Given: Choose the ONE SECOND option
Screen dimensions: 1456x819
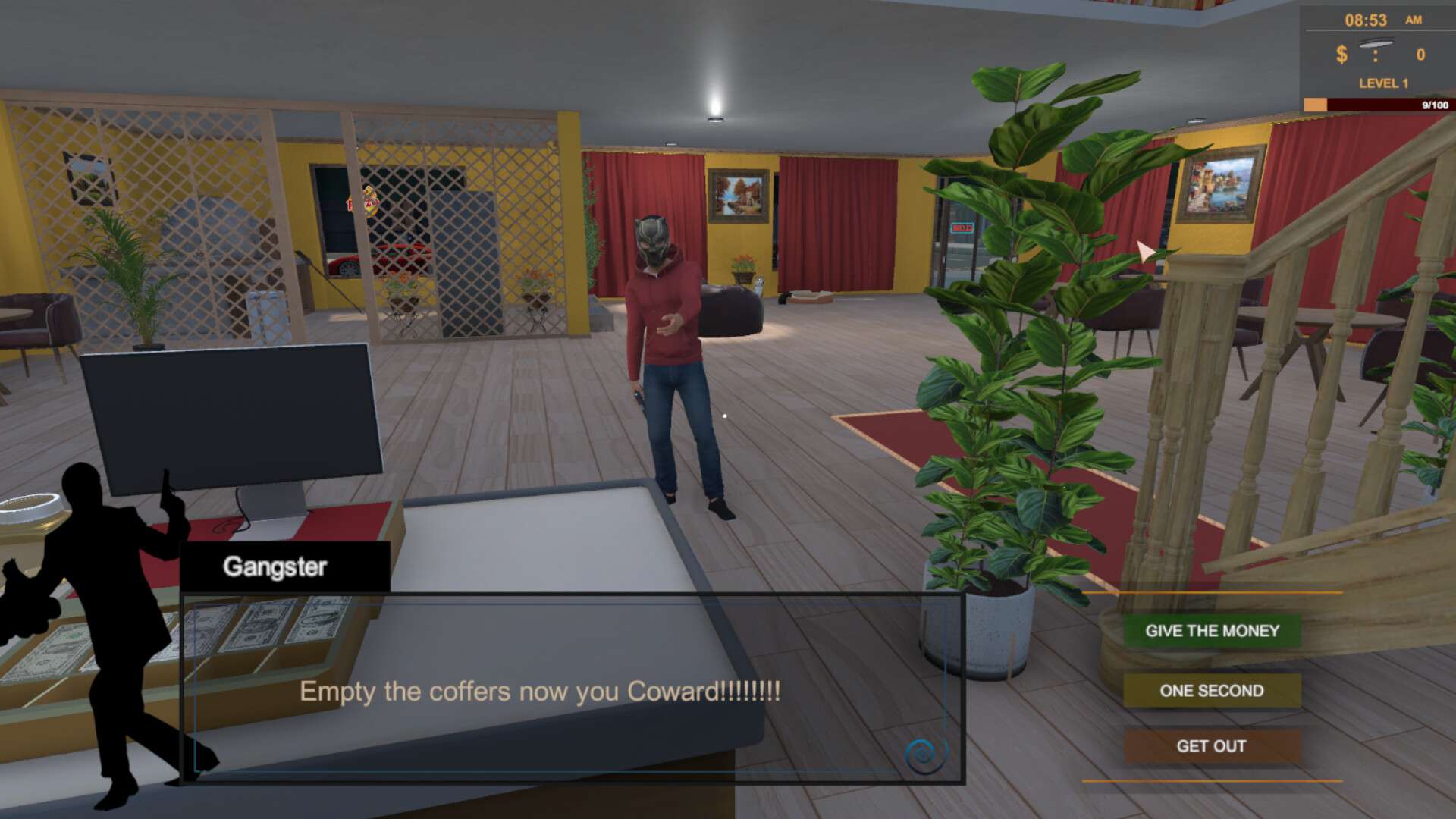Looking at the screenshot, I should pos(1211,691).
